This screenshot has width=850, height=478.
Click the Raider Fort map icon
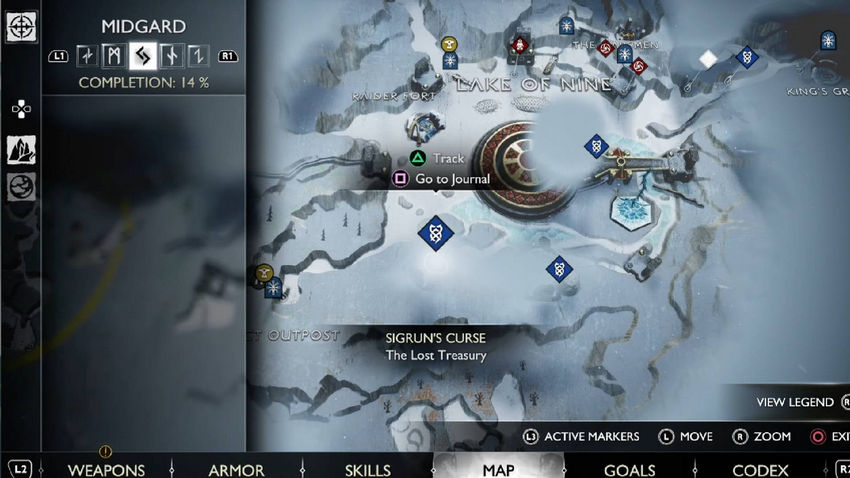click(x=423, y=127)
